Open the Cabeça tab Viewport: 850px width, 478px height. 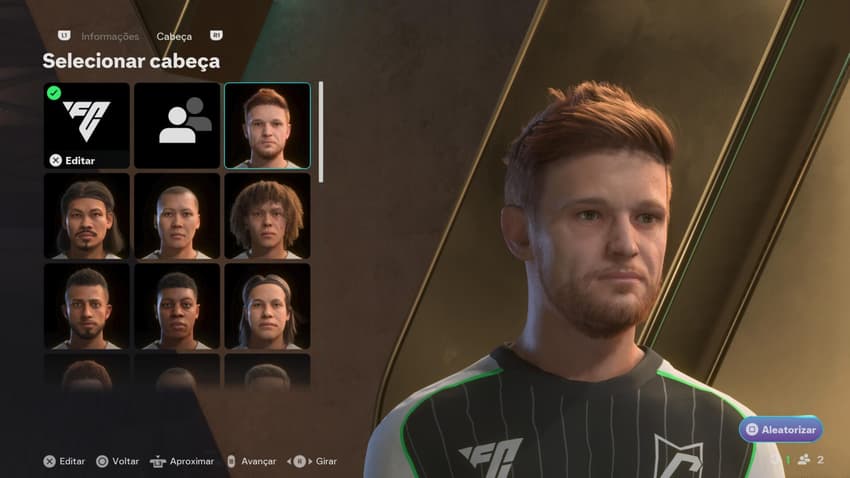(174, 37)
